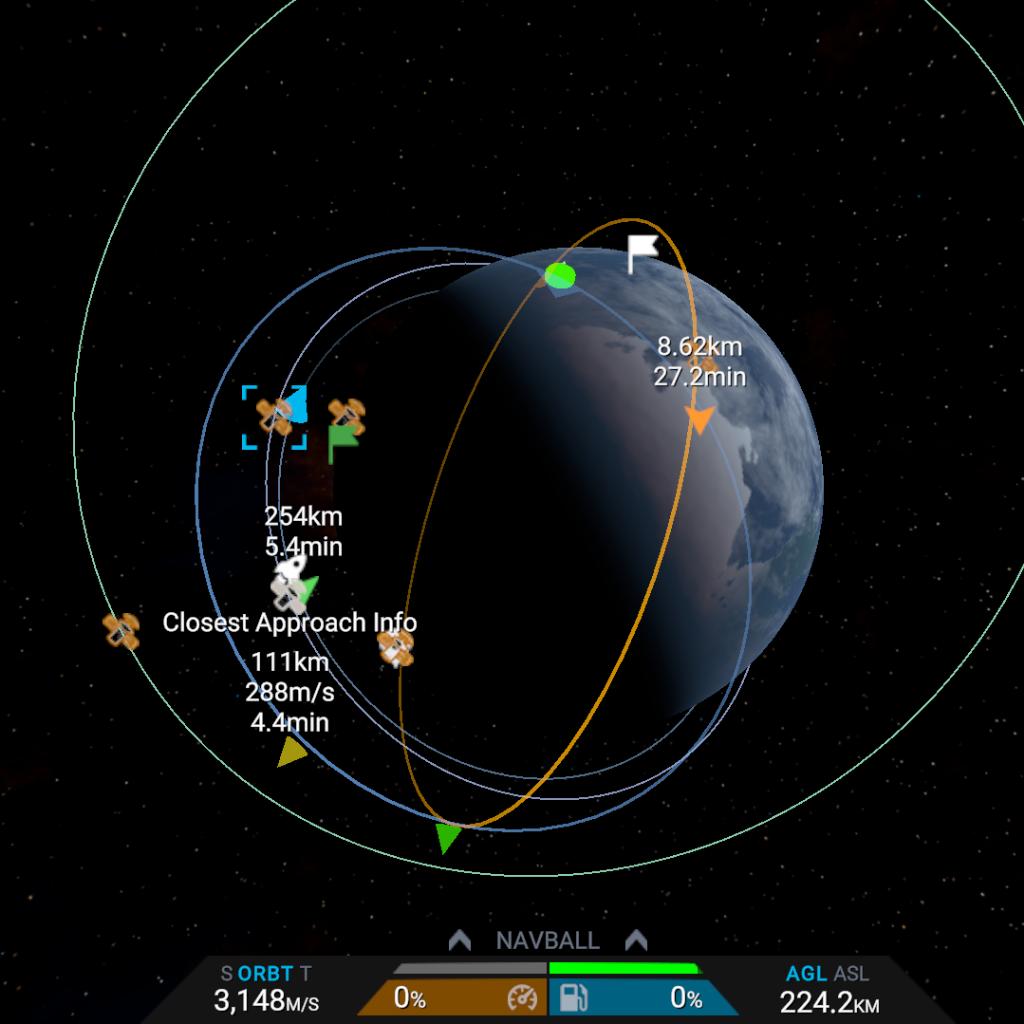Switch velocity readout to Surface (S) mode

227,973
